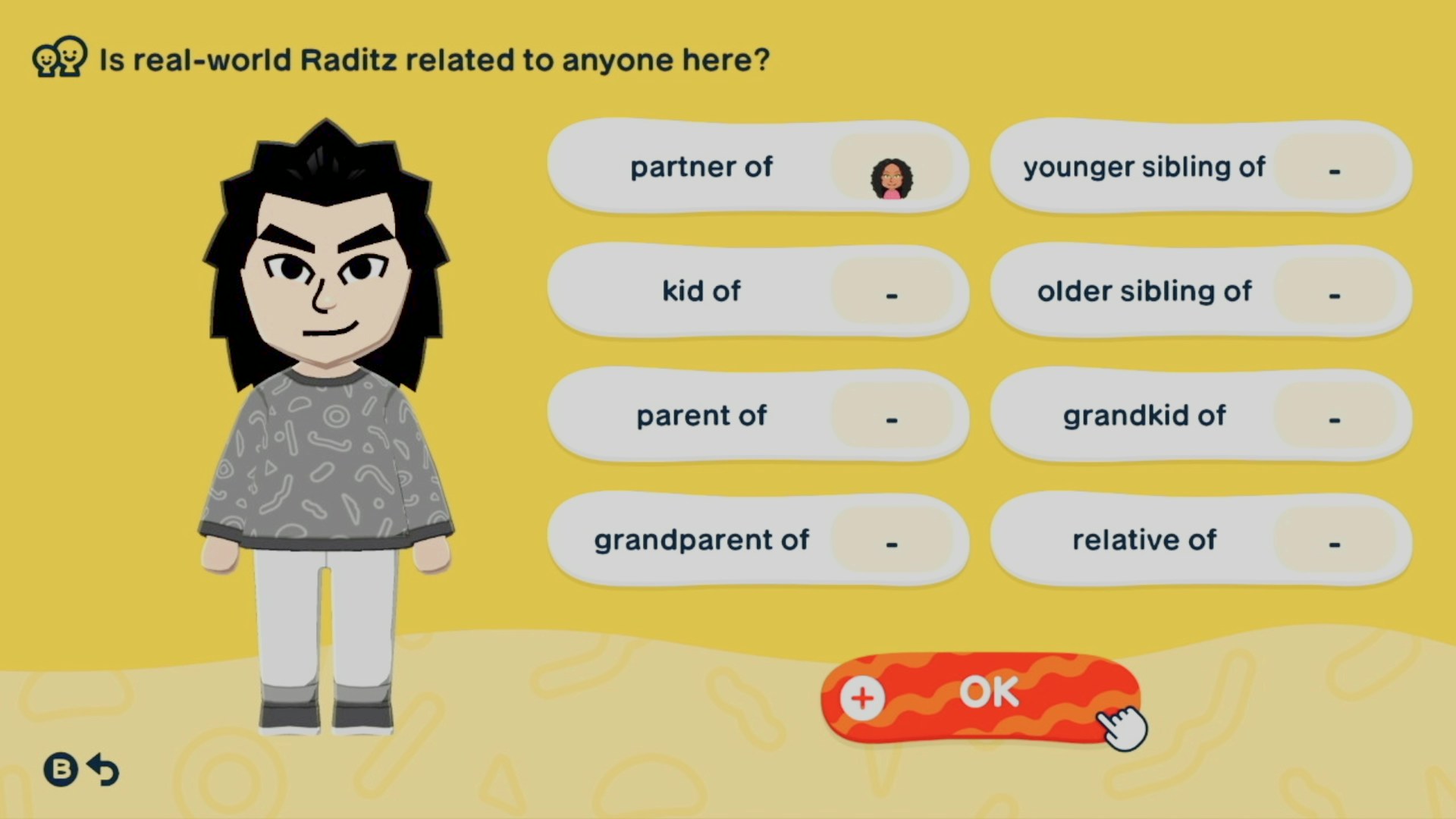This screenshot has width=1456, height=819.
Task: Click the partner's Mii face thumbnail
Action: click(892, 179)
